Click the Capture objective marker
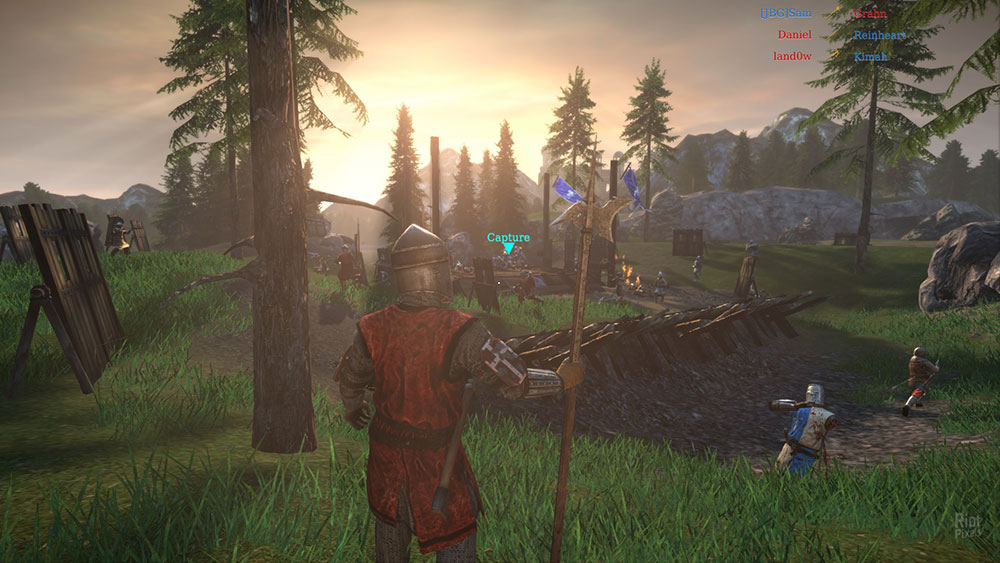Screen dimensions: 1000x563 (508, 242)
